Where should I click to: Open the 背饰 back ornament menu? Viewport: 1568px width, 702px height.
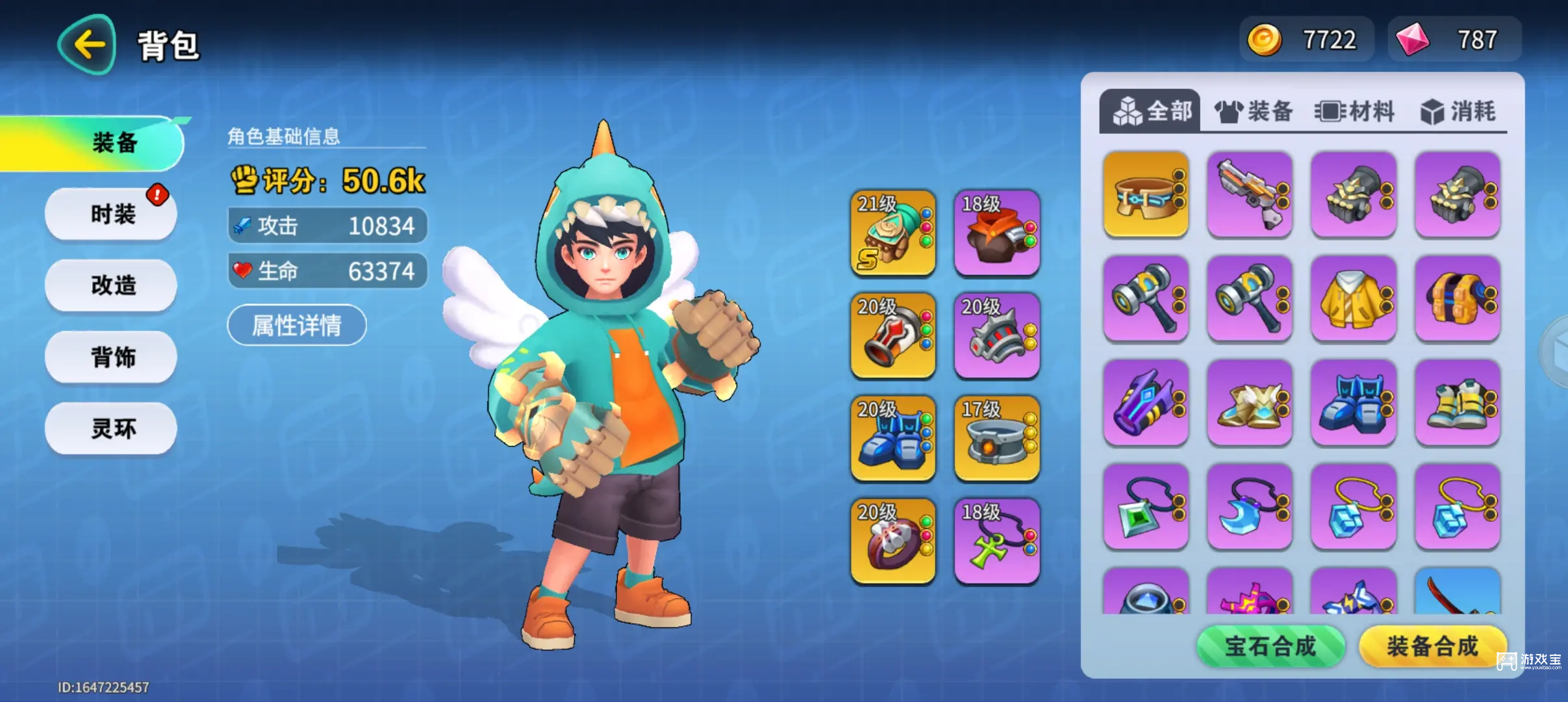click(x=112, y=356)
